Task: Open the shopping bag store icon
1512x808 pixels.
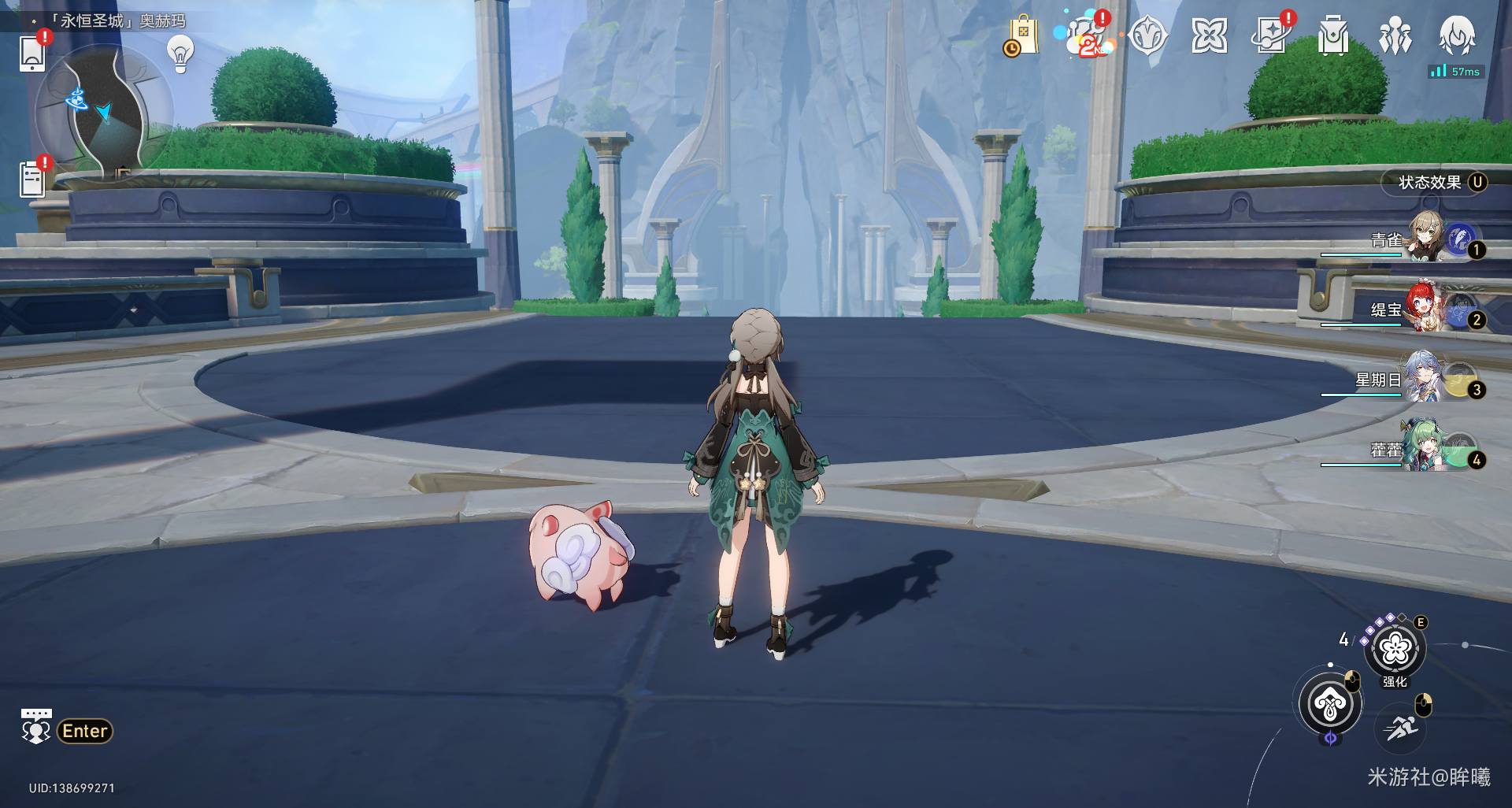Action: tap(1022, 36)
